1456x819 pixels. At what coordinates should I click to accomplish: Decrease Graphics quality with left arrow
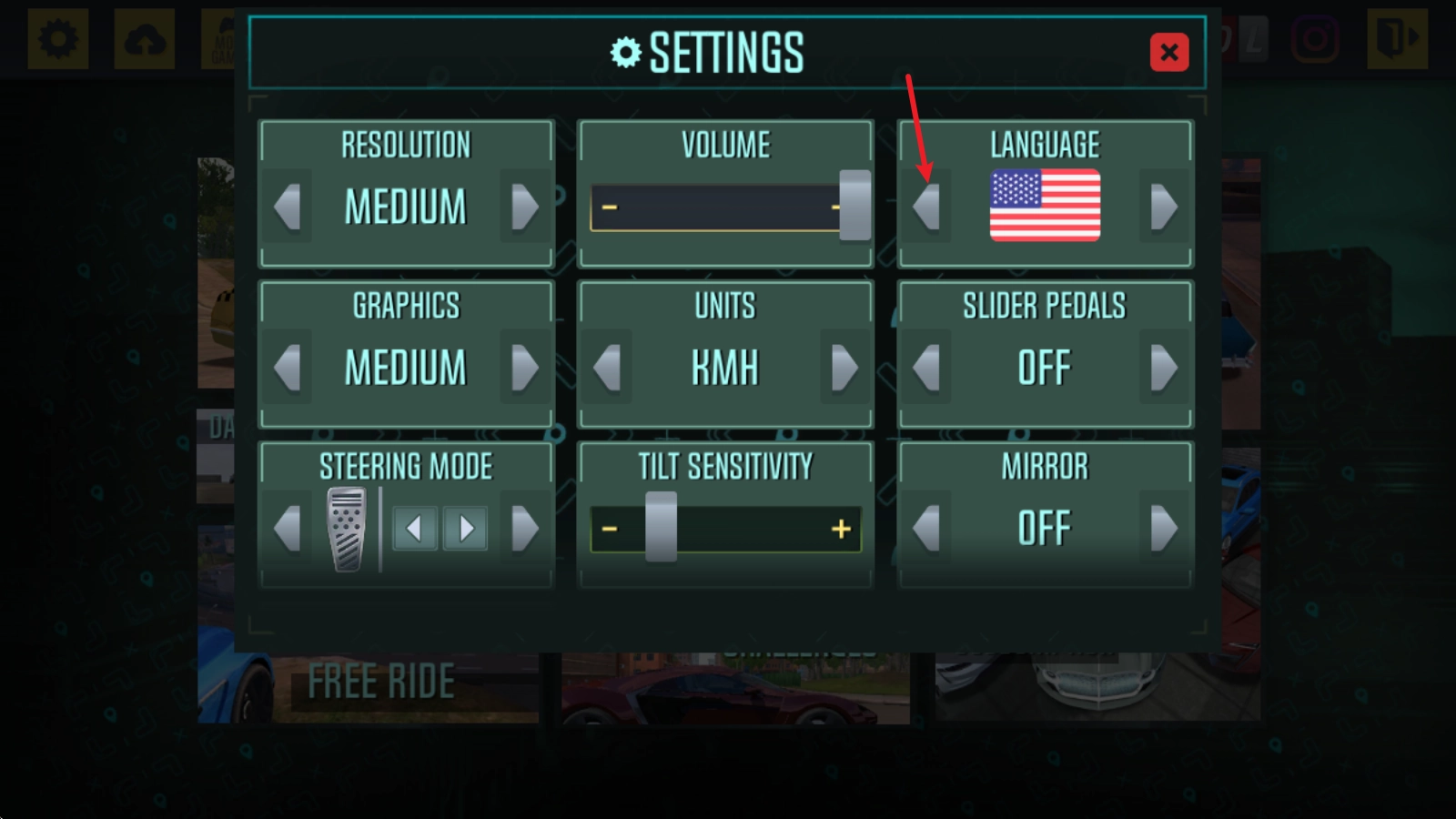288,368
